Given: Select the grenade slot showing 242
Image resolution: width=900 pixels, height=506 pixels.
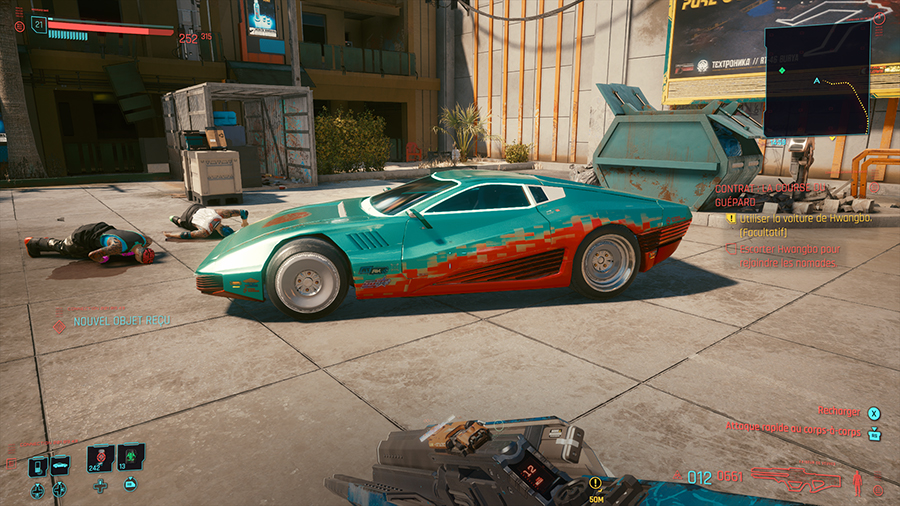Looking at the screenshot, I should click(100, 459).
